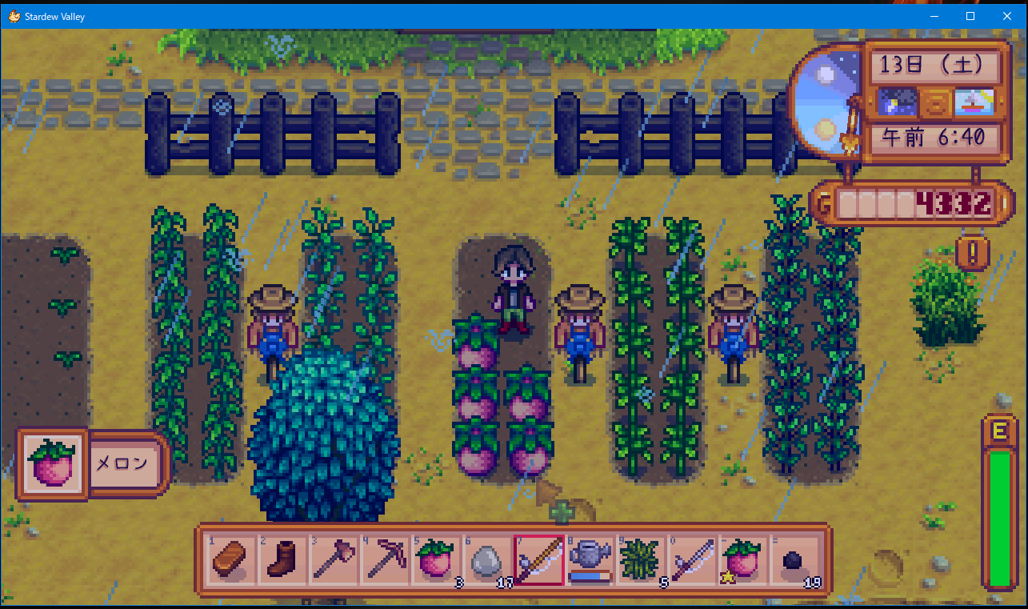Choose the coal stack of 19
Screen dimensions: 1028x609
coord(795,558)
